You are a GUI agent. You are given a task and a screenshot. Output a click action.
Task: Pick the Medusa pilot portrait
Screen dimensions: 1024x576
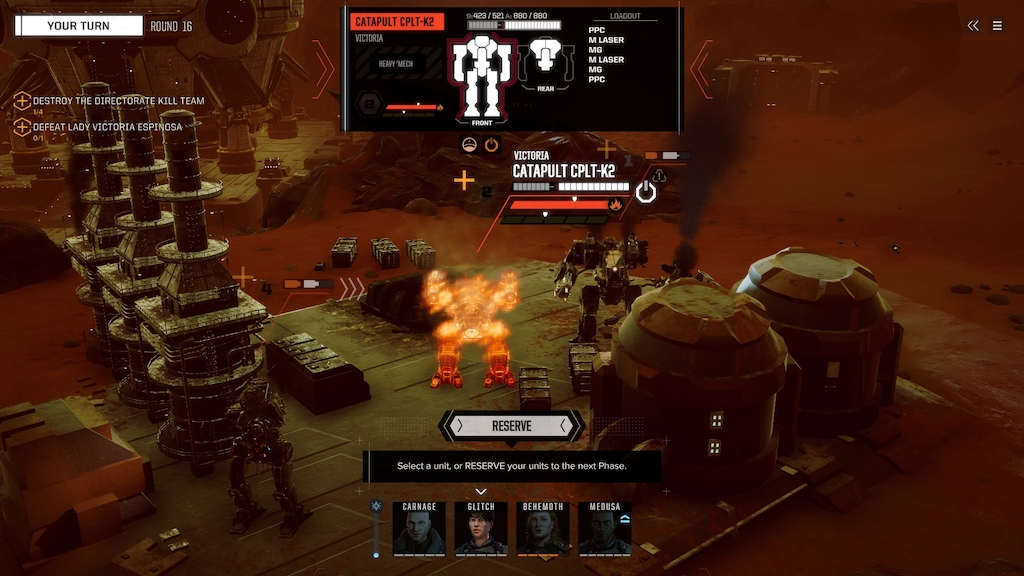coord(605,528)
